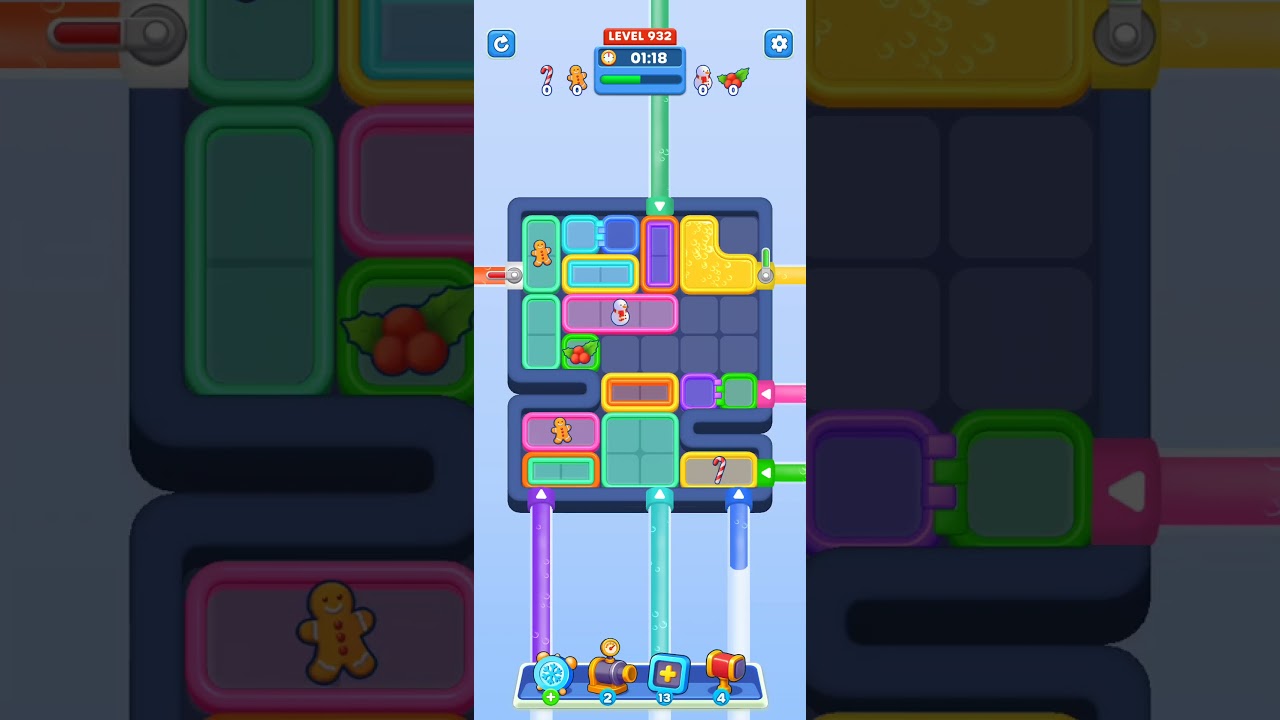The height and width of the screenshot is (720, 1280).
Task: Activate the cannon booster
Action: [x=611, y=673]
